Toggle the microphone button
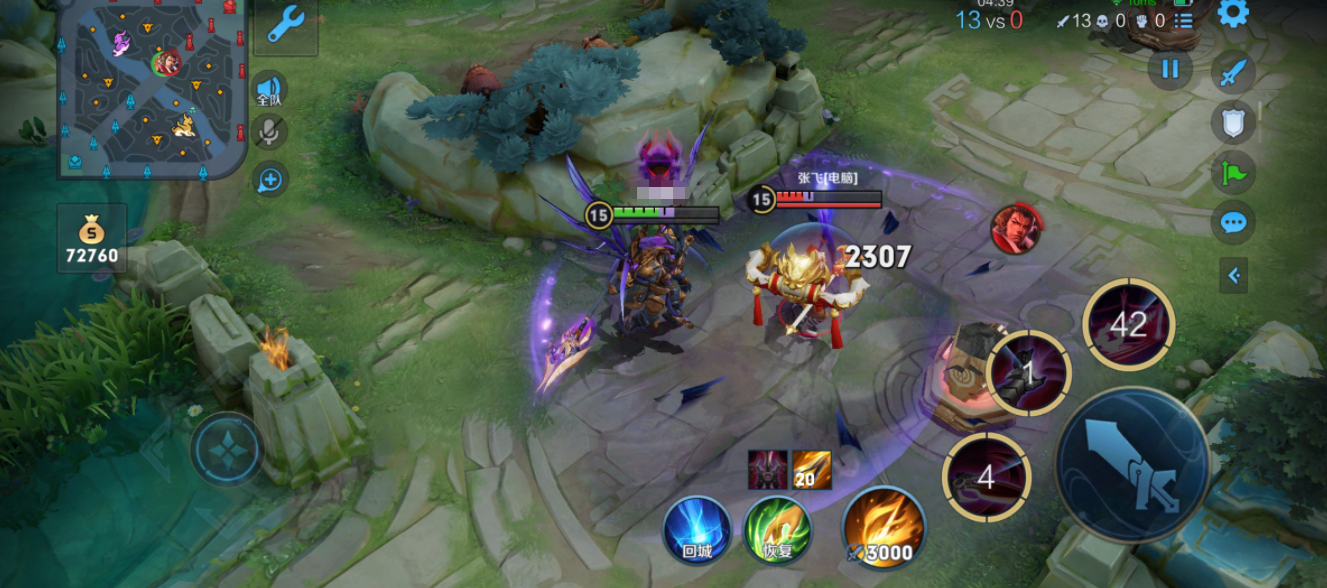 point(269,132)
